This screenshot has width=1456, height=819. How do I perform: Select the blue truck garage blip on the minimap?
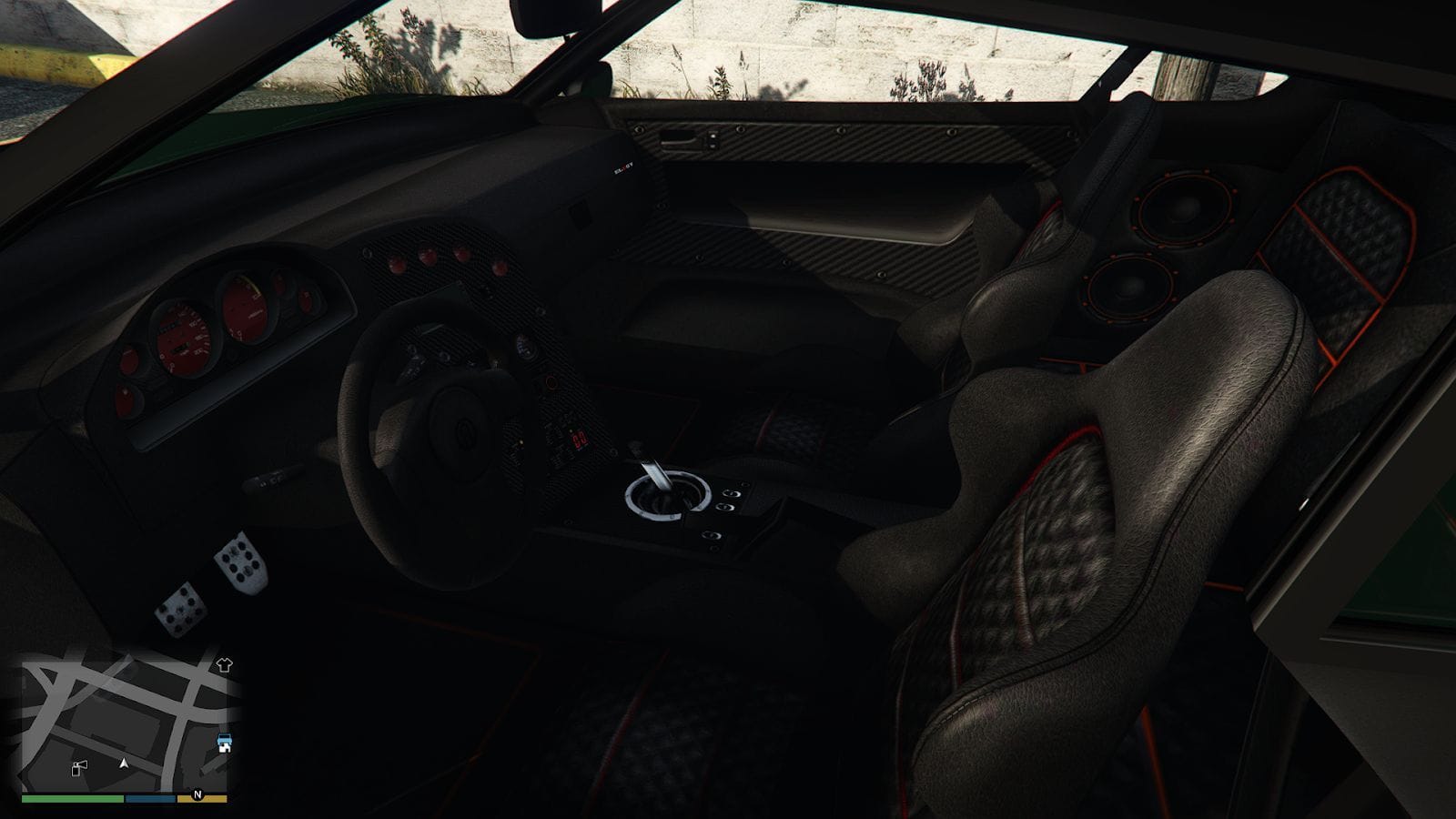pyautogui.click(x=225, y=741)
